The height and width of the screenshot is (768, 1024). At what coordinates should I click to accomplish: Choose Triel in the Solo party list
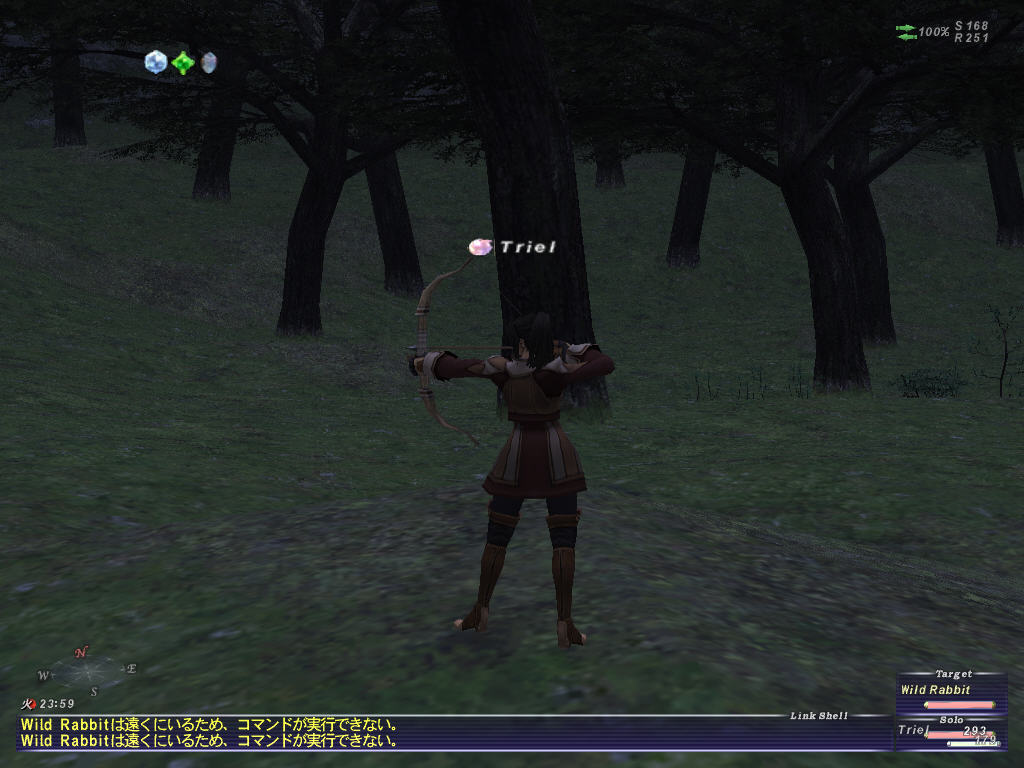[914, 730]
